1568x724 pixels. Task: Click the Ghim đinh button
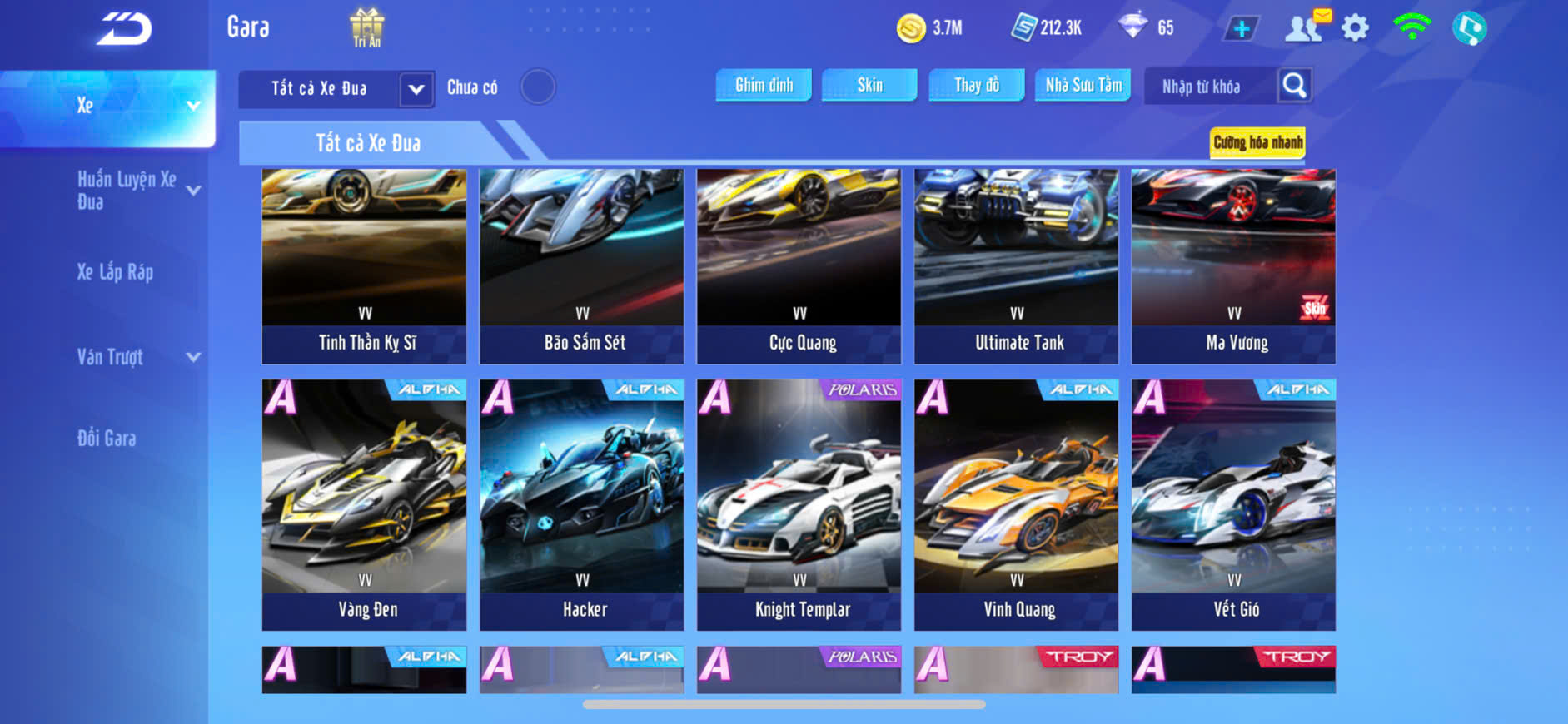coord(764,85)
